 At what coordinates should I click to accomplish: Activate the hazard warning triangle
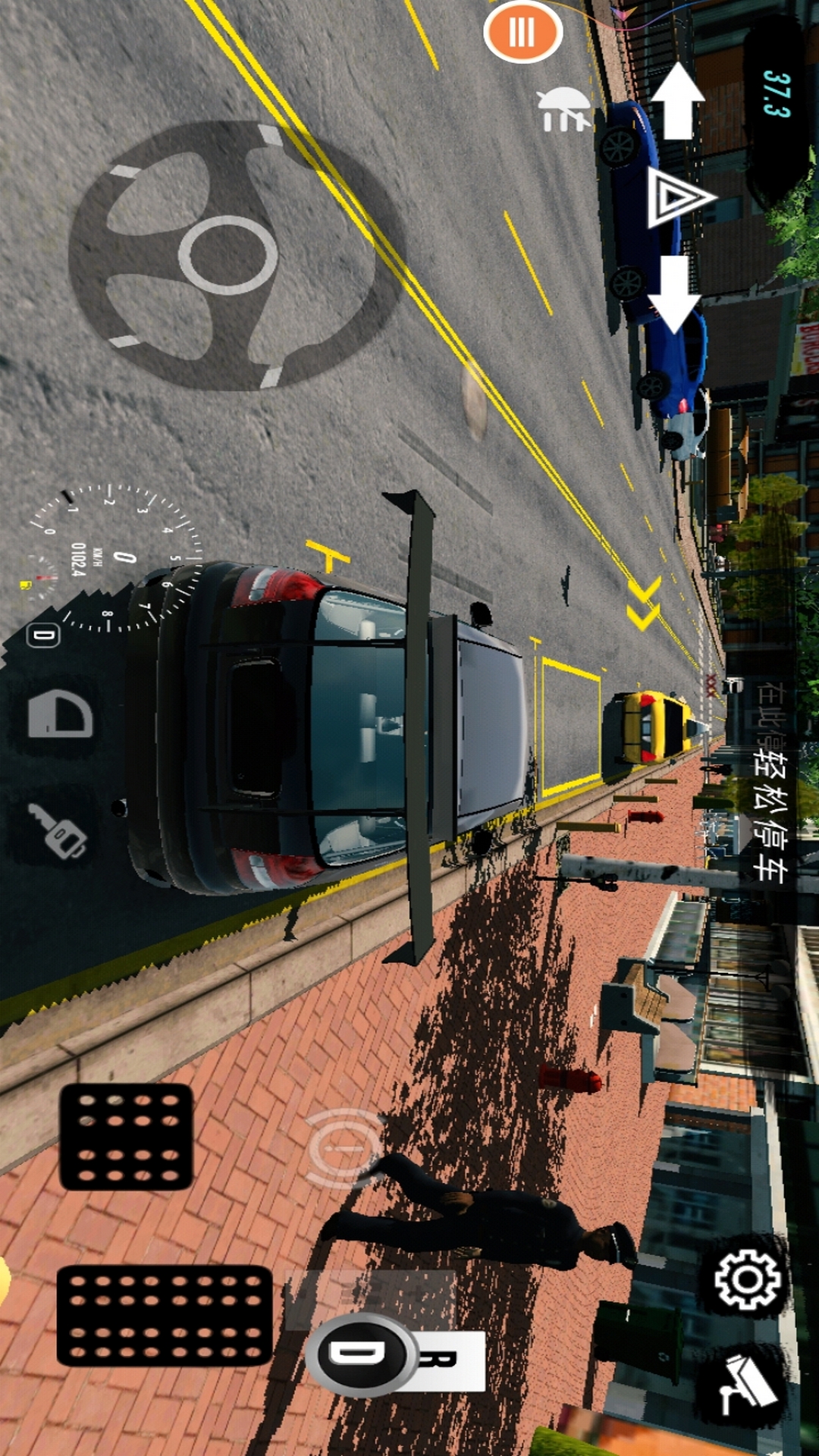click(x=677, y=197)
